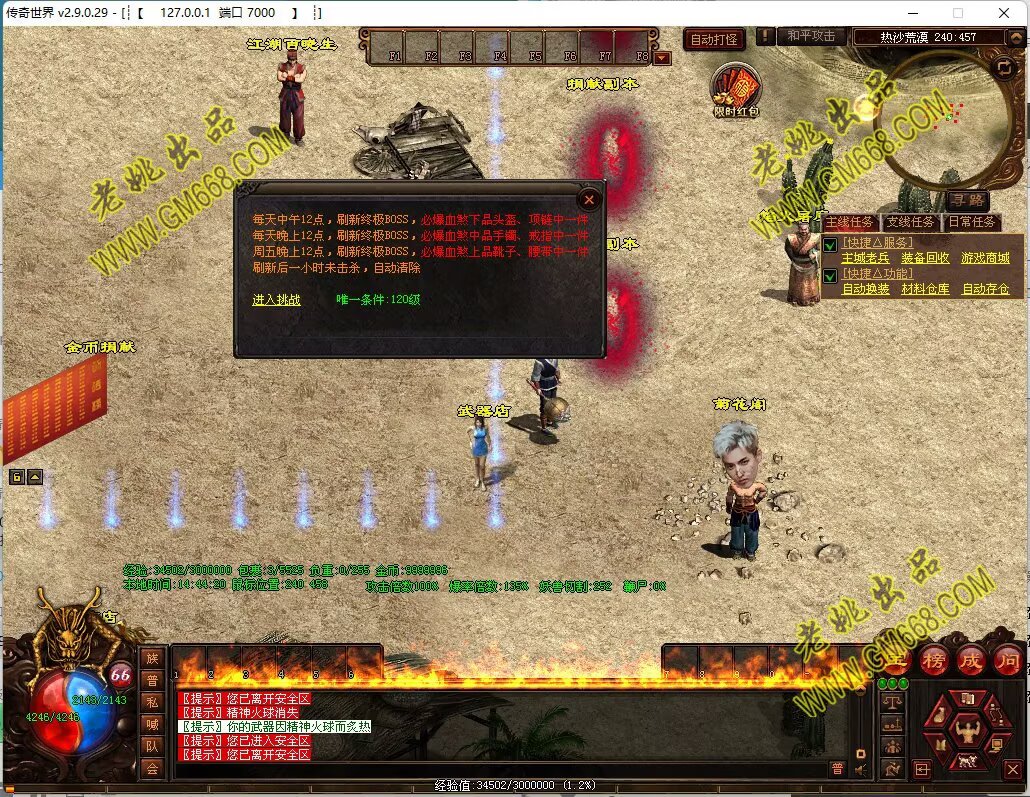Switch to the 主线任务 tab
The image size is (1030, 797).
pyautogui.click(x=849, y=222)
